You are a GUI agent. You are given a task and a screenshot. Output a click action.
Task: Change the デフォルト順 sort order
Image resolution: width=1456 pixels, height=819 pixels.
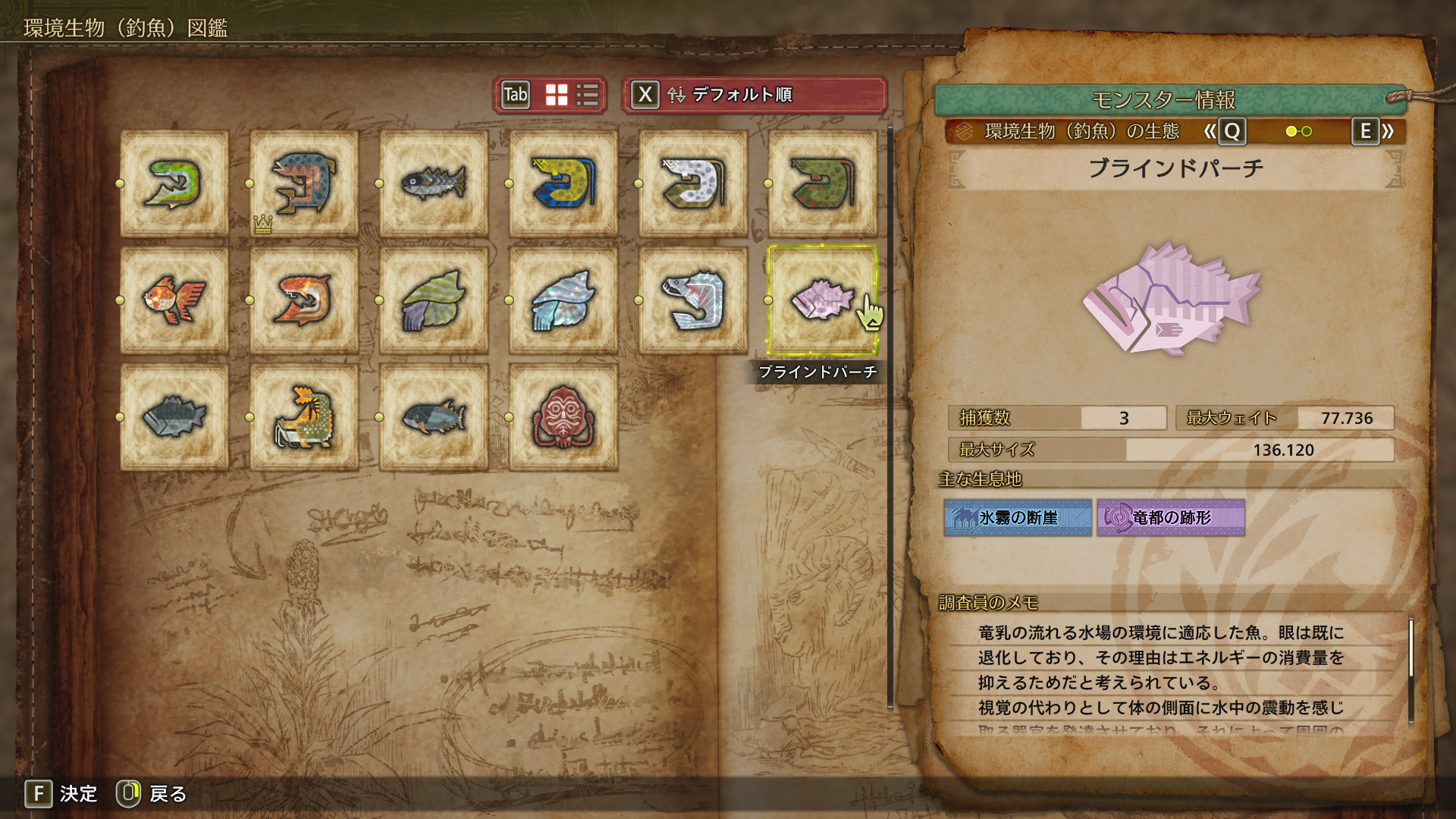point(754,95)
